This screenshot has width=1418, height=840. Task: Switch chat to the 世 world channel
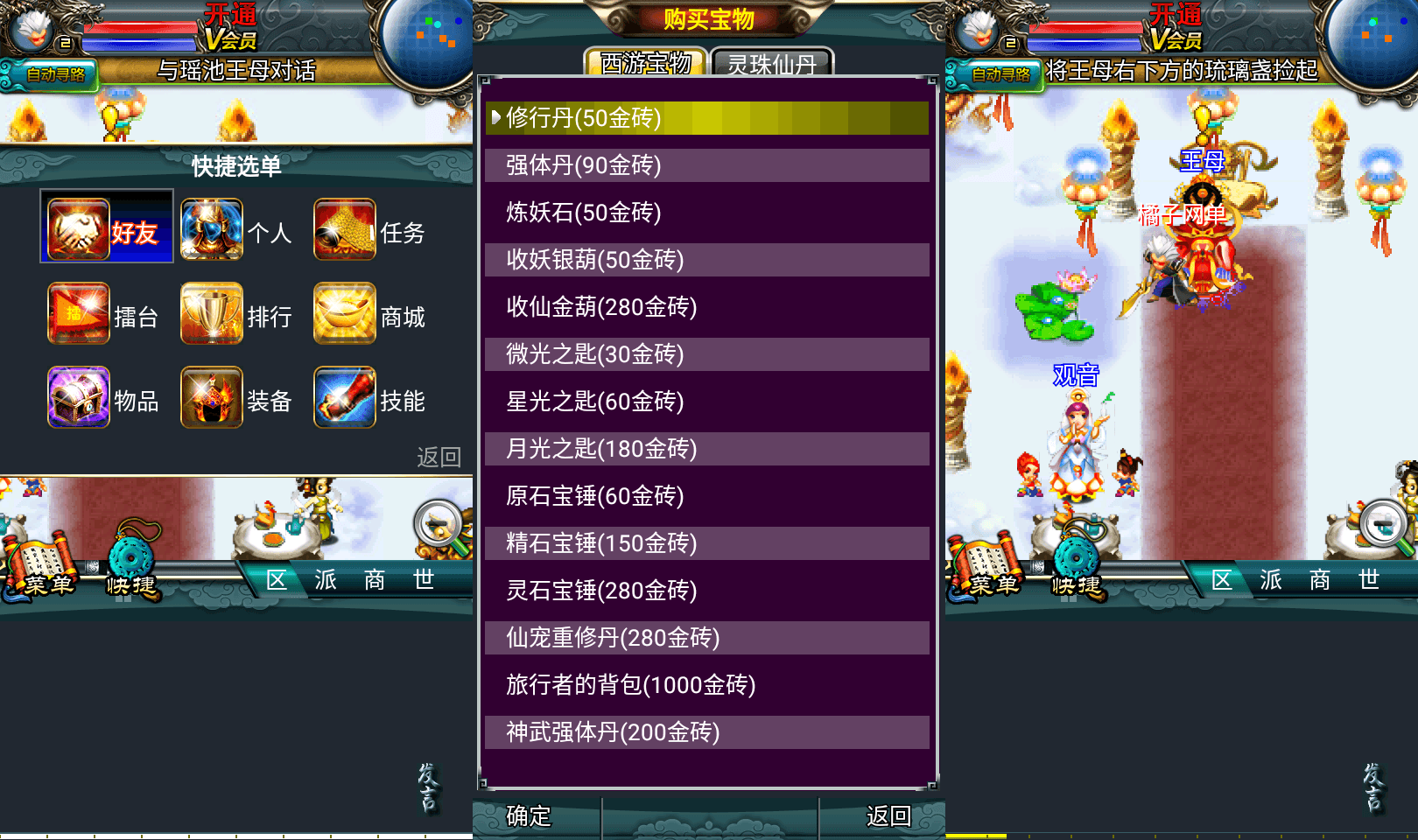tap(426, 580)
